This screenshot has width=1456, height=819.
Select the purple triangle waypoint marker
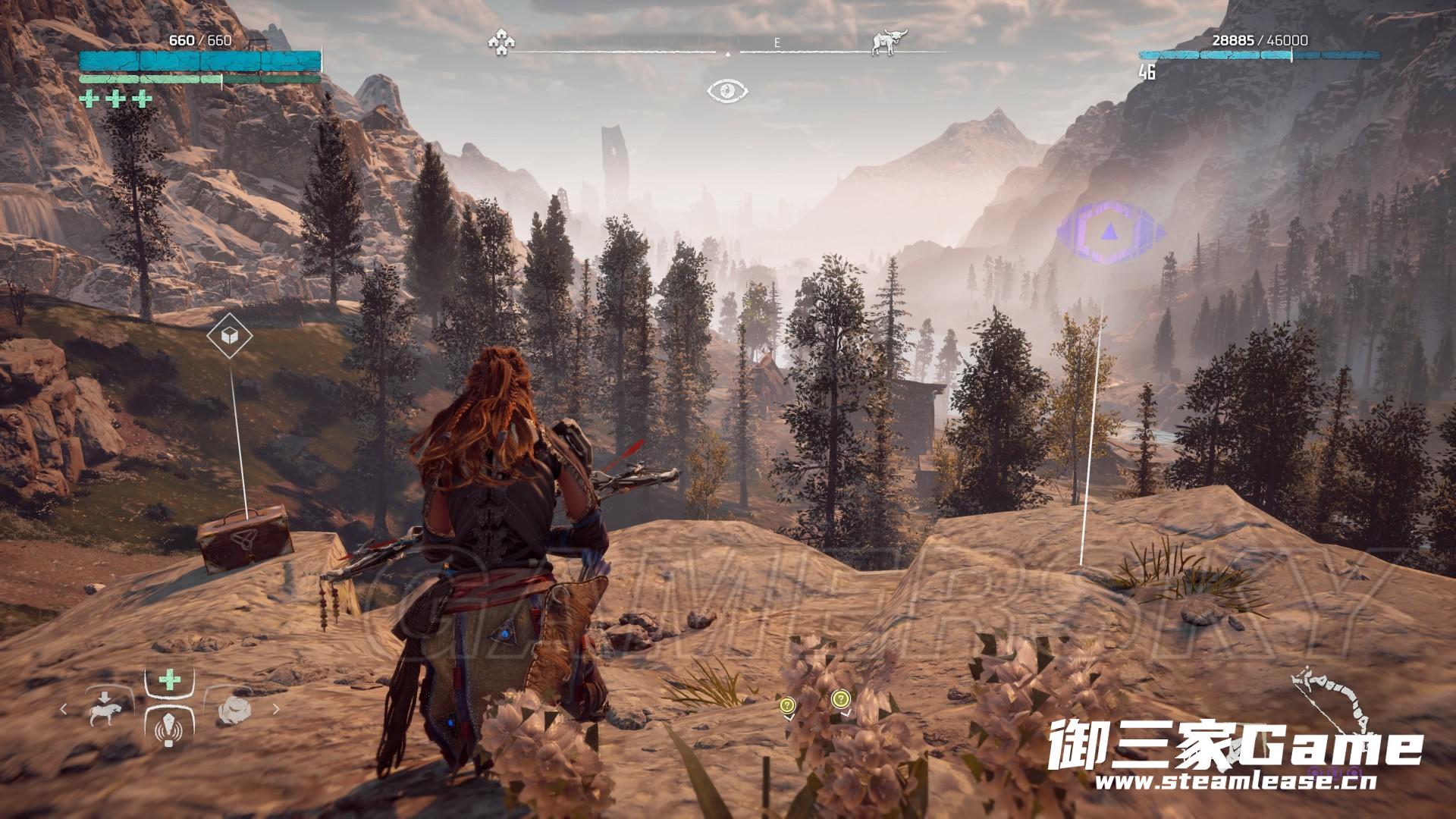click(x=1110, y=232)
